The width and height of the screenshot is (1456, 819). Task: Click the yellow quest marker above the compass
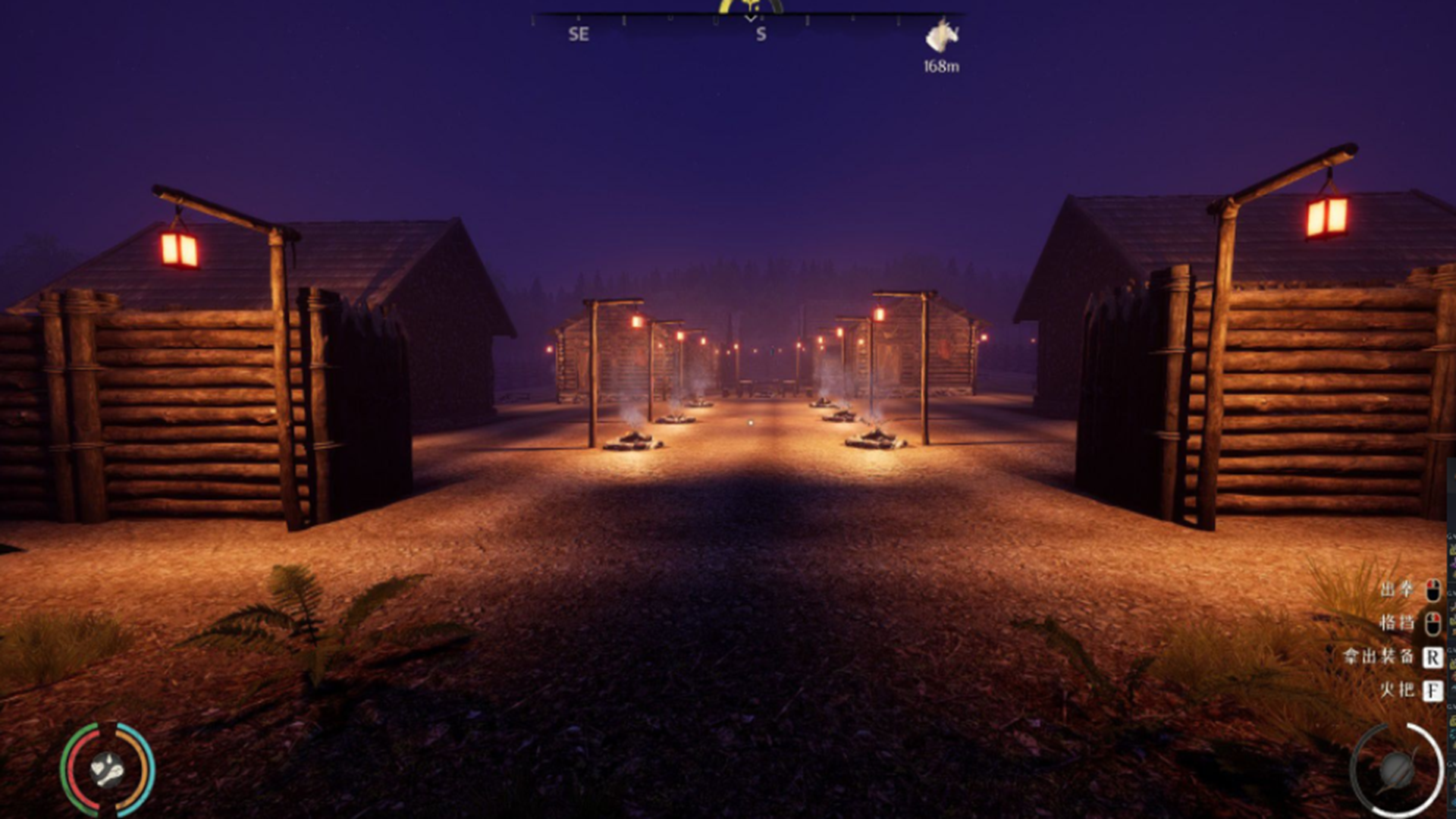(x=750, y=6)
